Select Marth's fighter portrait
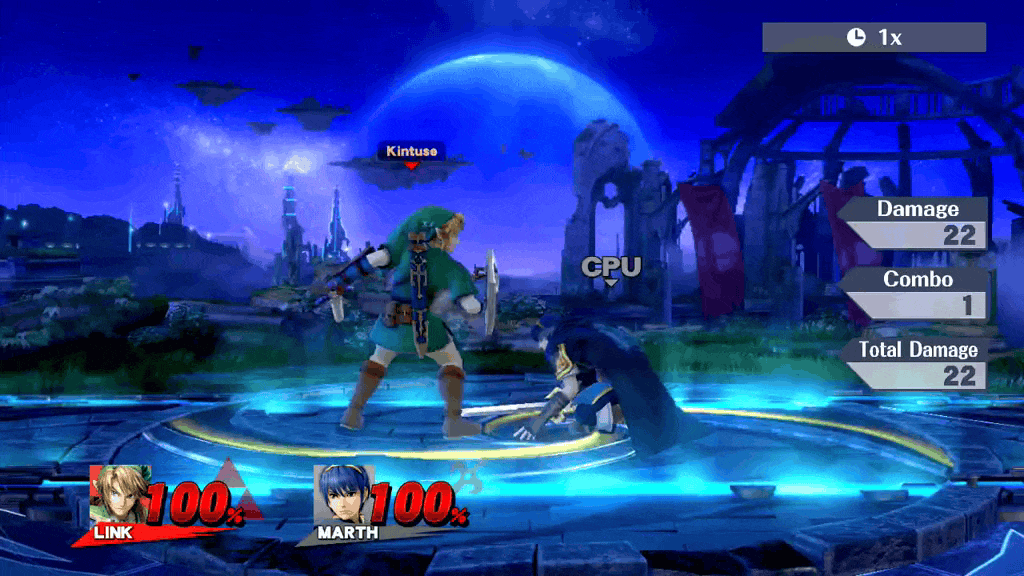This screenshot has height=576, width=1024. point(344,494)
